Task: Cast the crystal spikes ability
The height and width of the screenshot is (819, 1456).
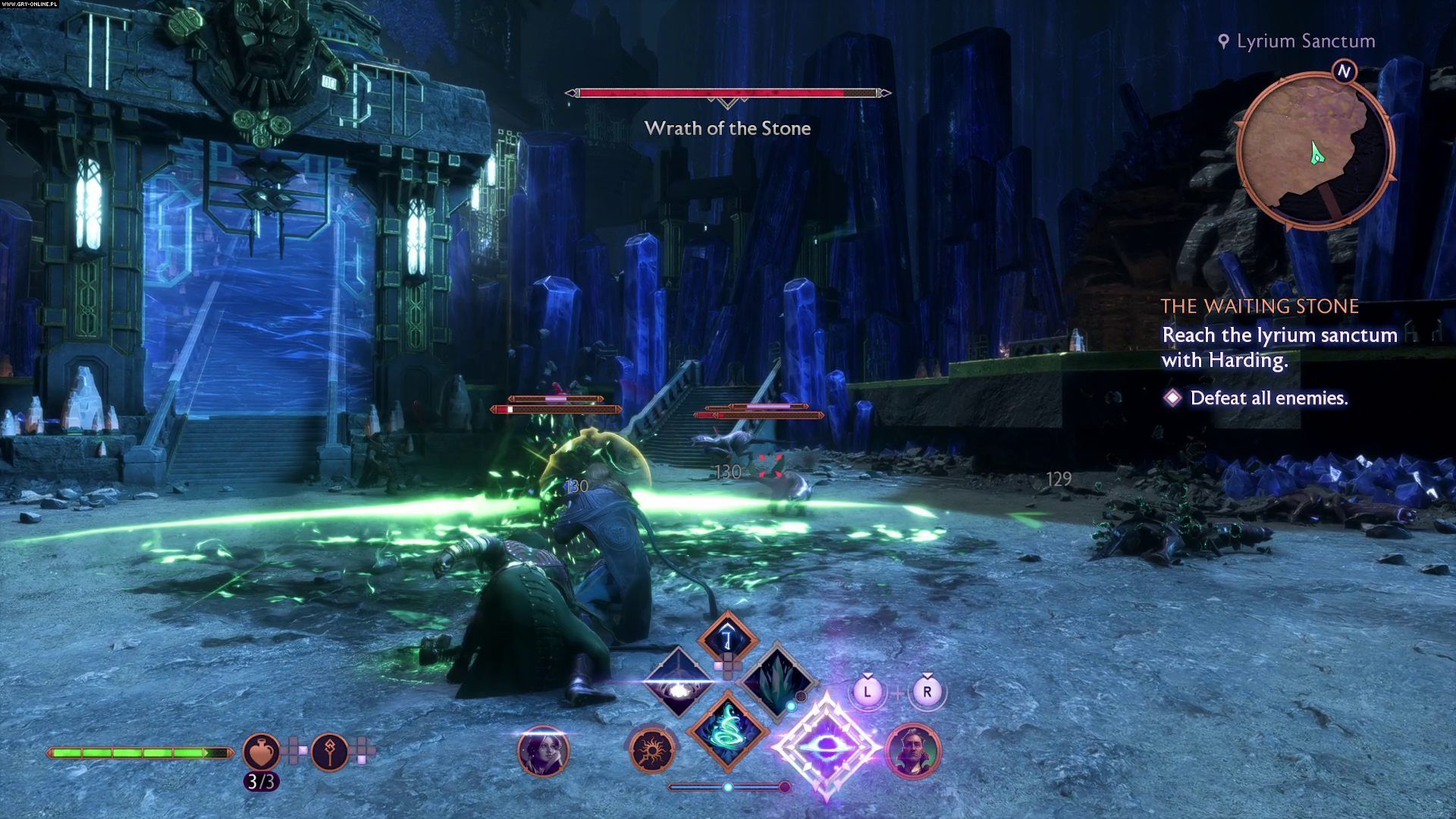Action: (x=776, y=680)
